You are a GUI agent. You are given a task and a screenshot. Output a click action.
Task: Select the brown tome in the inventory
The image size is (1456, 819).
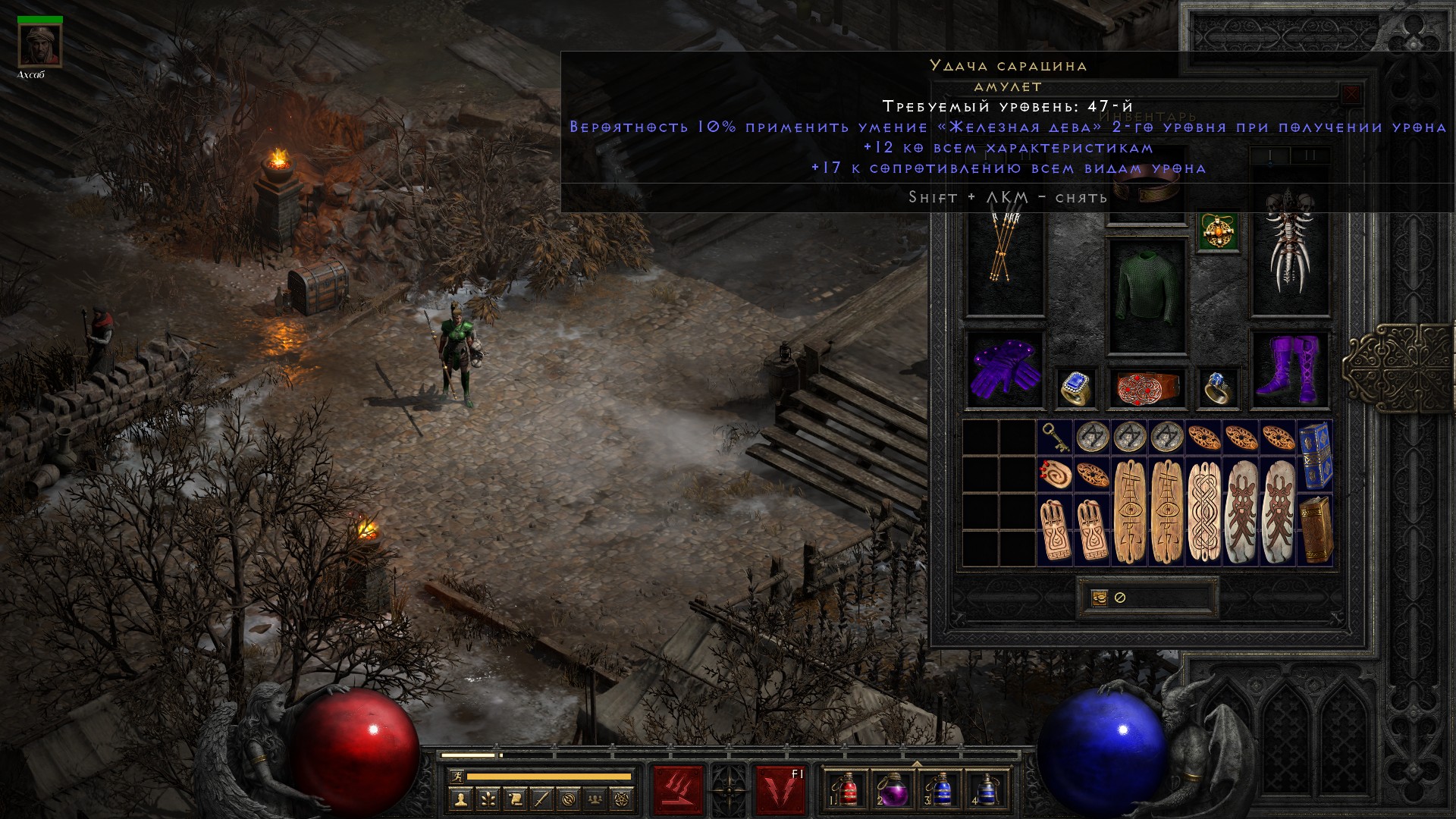1315,530
